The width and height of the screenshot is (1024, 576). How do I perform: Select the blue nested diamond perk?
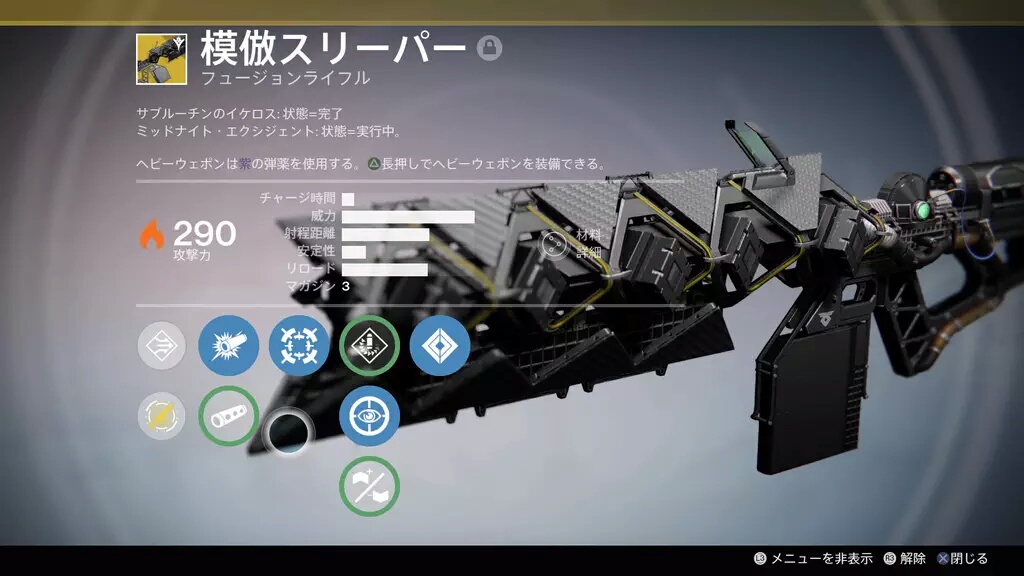(x=439, y=346)
